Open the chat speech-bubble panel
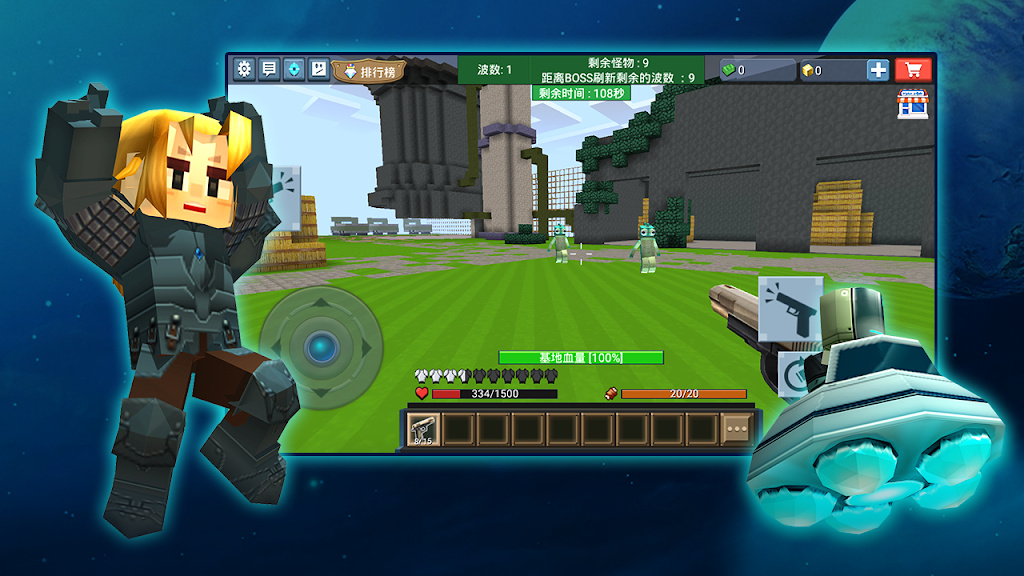This screenshot has width=1024, height=576. (269, 69)
